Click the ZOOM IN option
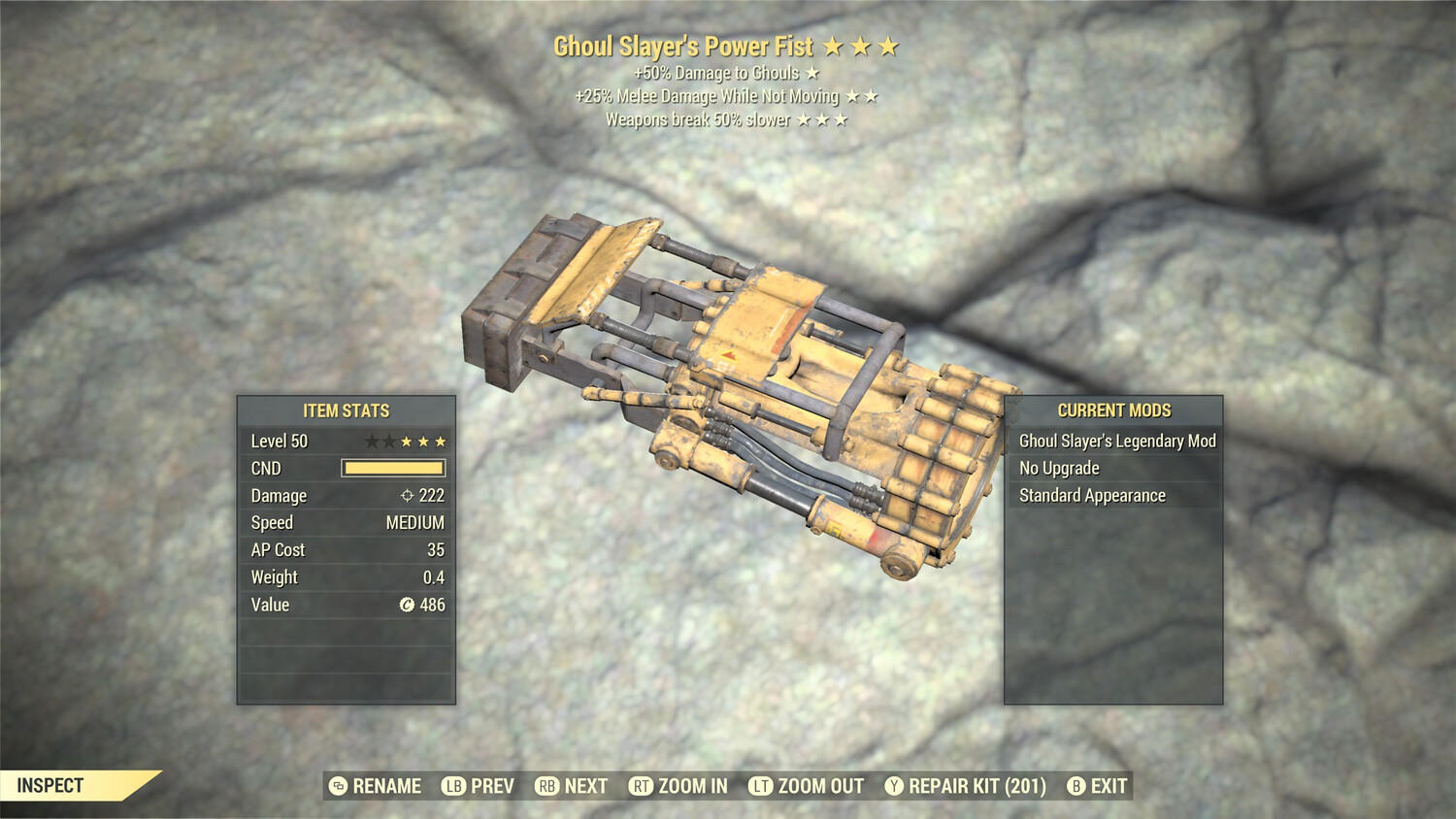 (678, 786)
